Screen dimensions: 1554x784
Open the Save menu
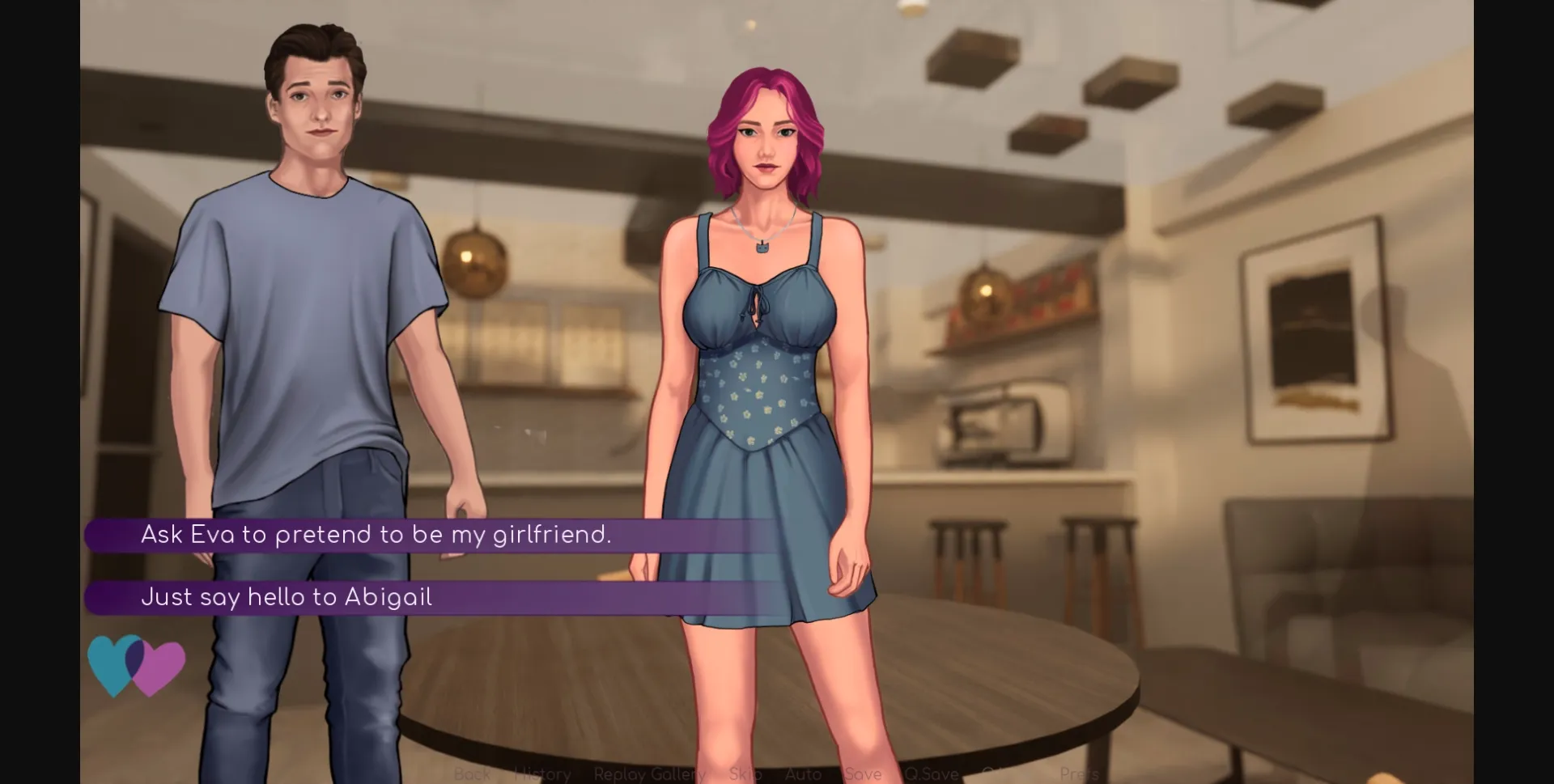tap(863, 774)
